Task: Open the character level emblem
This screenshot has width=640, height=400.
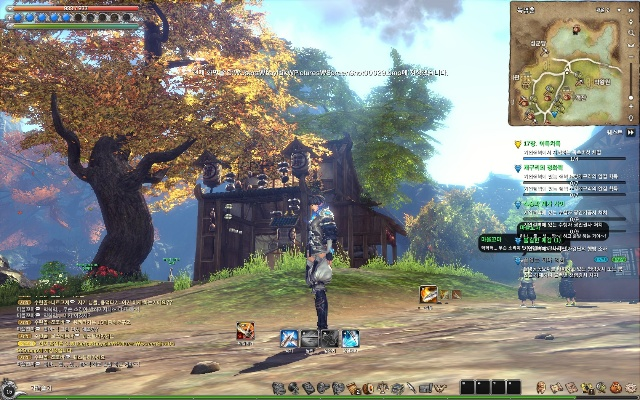Action: pos(8,388)
